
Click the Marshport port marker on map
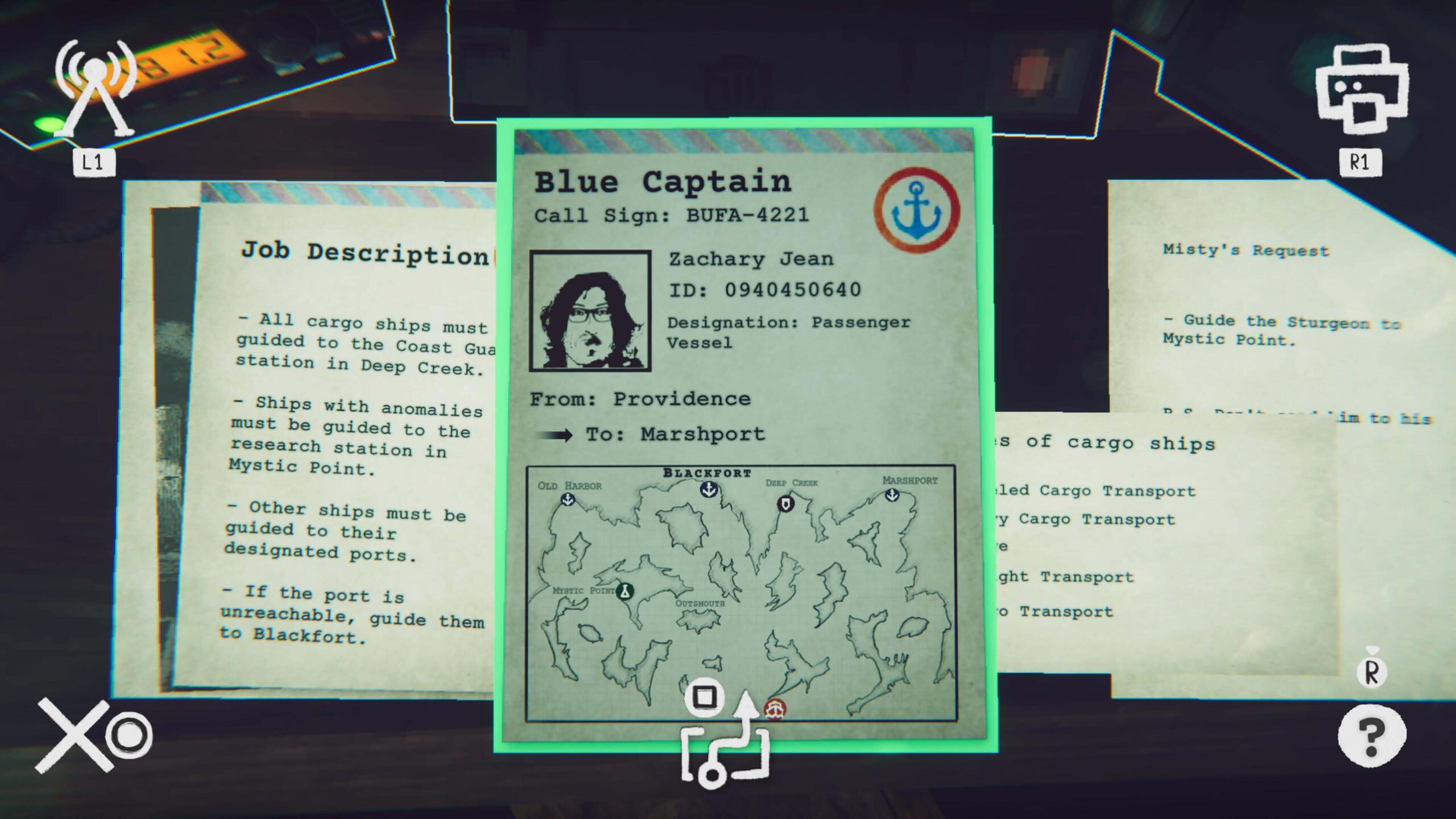[x=892, y=495]
